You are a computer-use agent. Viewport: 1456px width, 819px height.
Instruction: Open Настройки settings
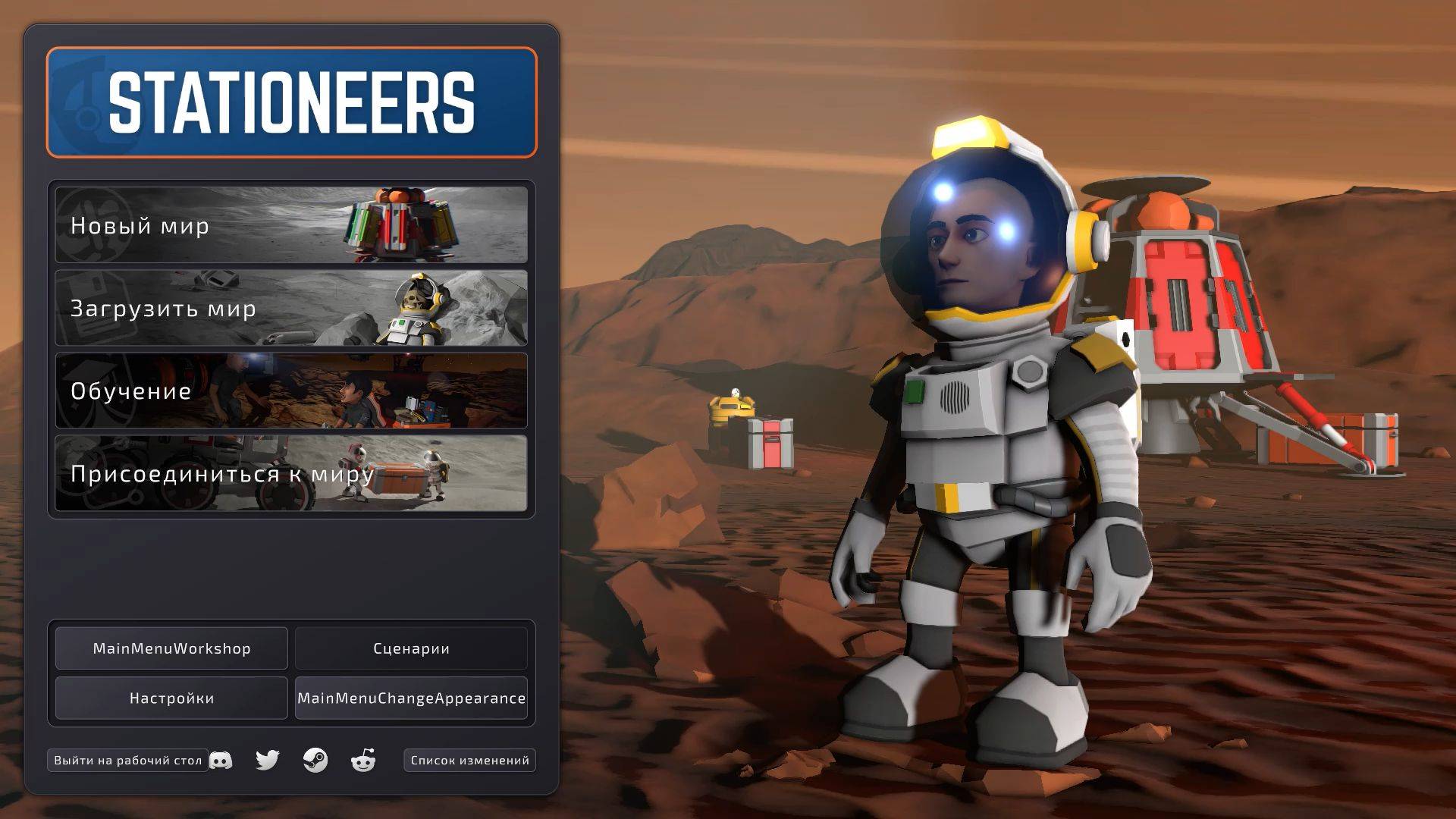point(171,698)
